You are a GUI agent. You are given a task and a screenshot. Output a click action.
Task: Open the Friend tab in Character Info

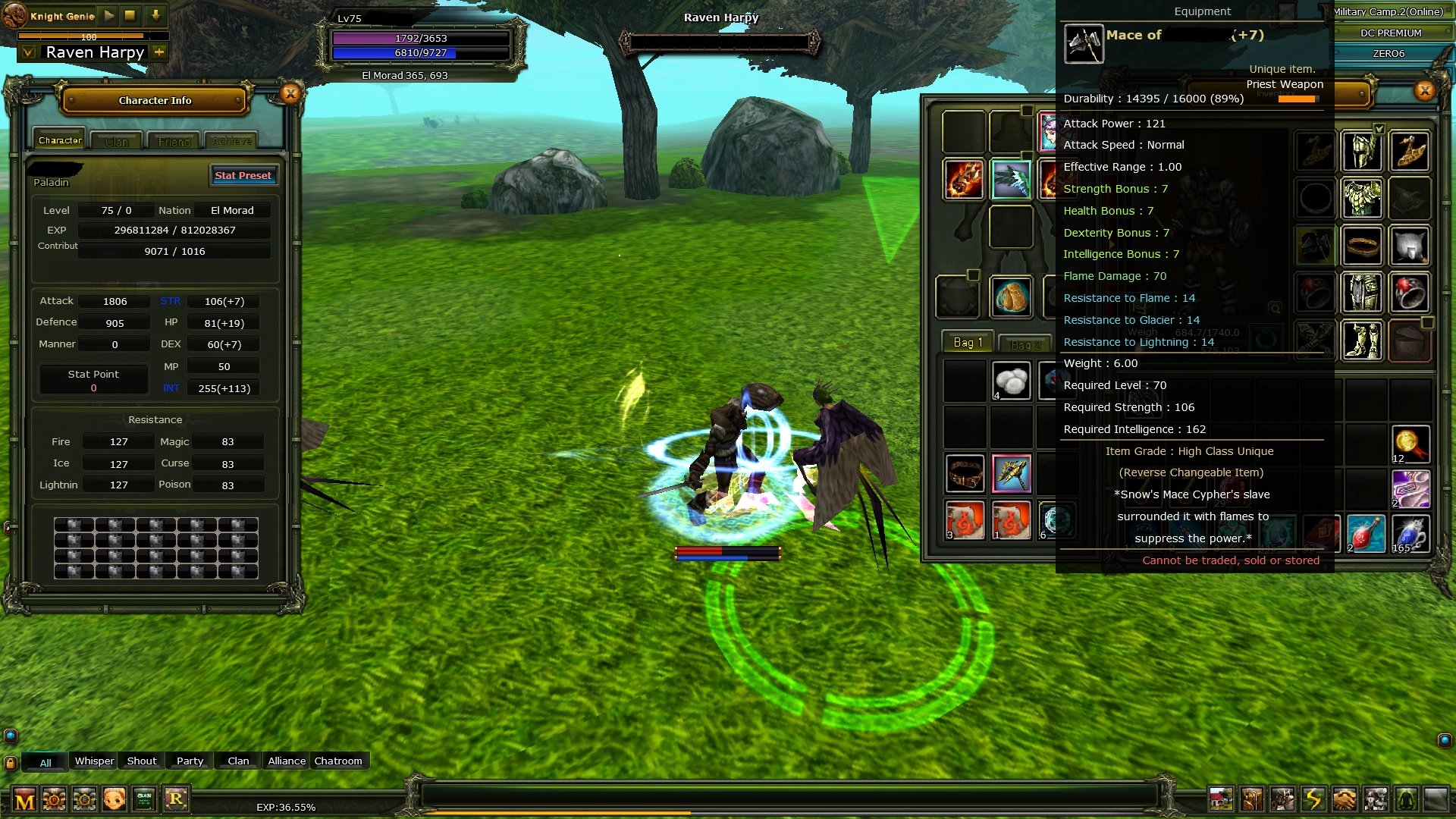coord(173,140)
